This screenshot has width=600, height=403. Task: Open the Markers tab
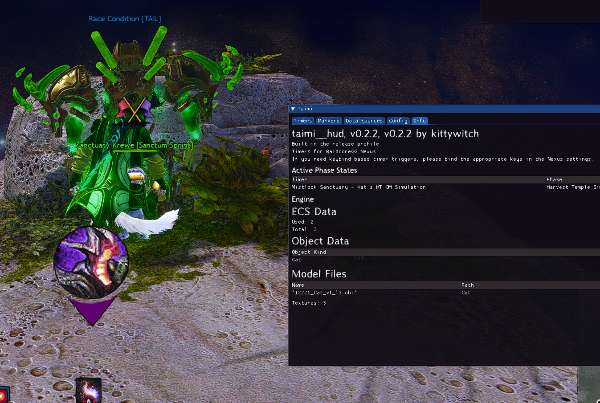(331, 119)
